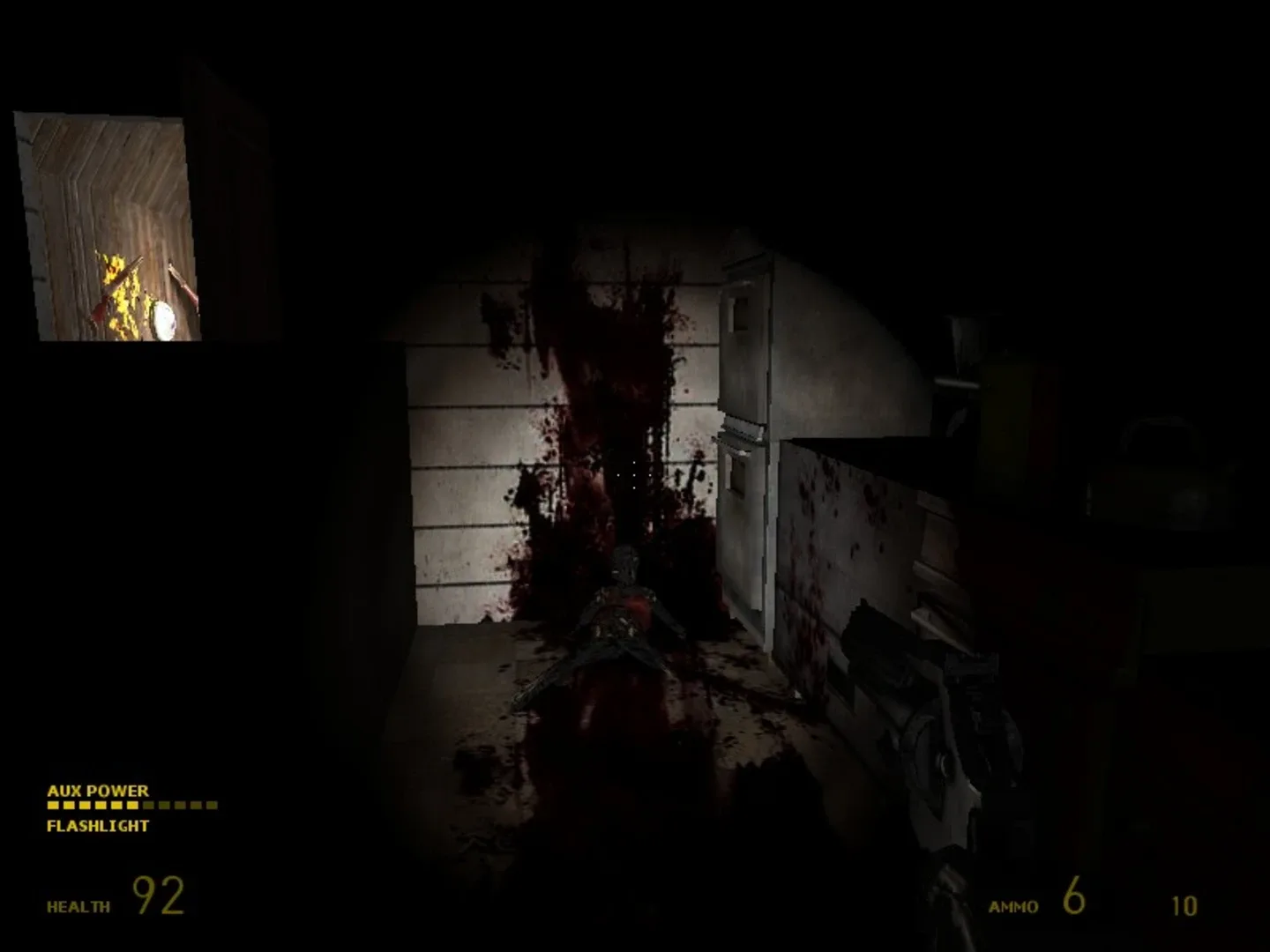Click the large health value 92
The width and height of the screenshot is (1270, 952).
coord(157,896)
